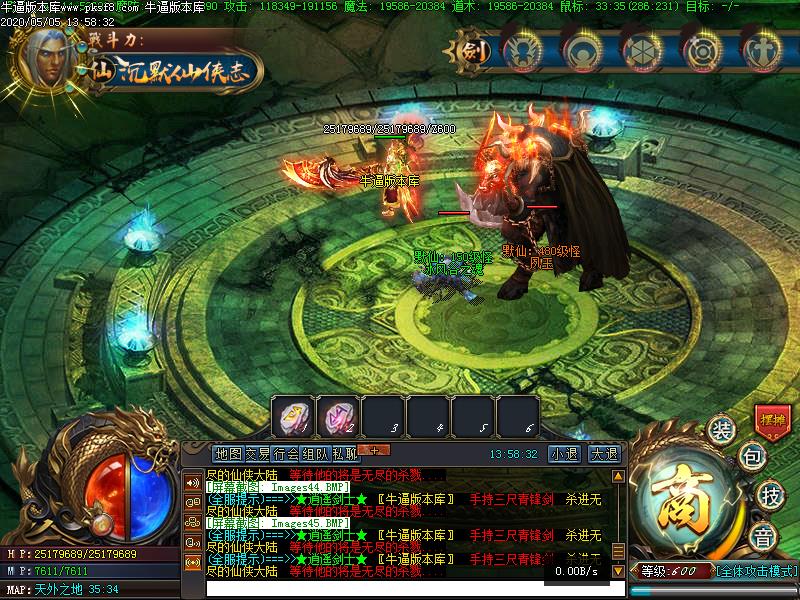
Task: Open the 行会 guild tab
Action: (287, 453)
